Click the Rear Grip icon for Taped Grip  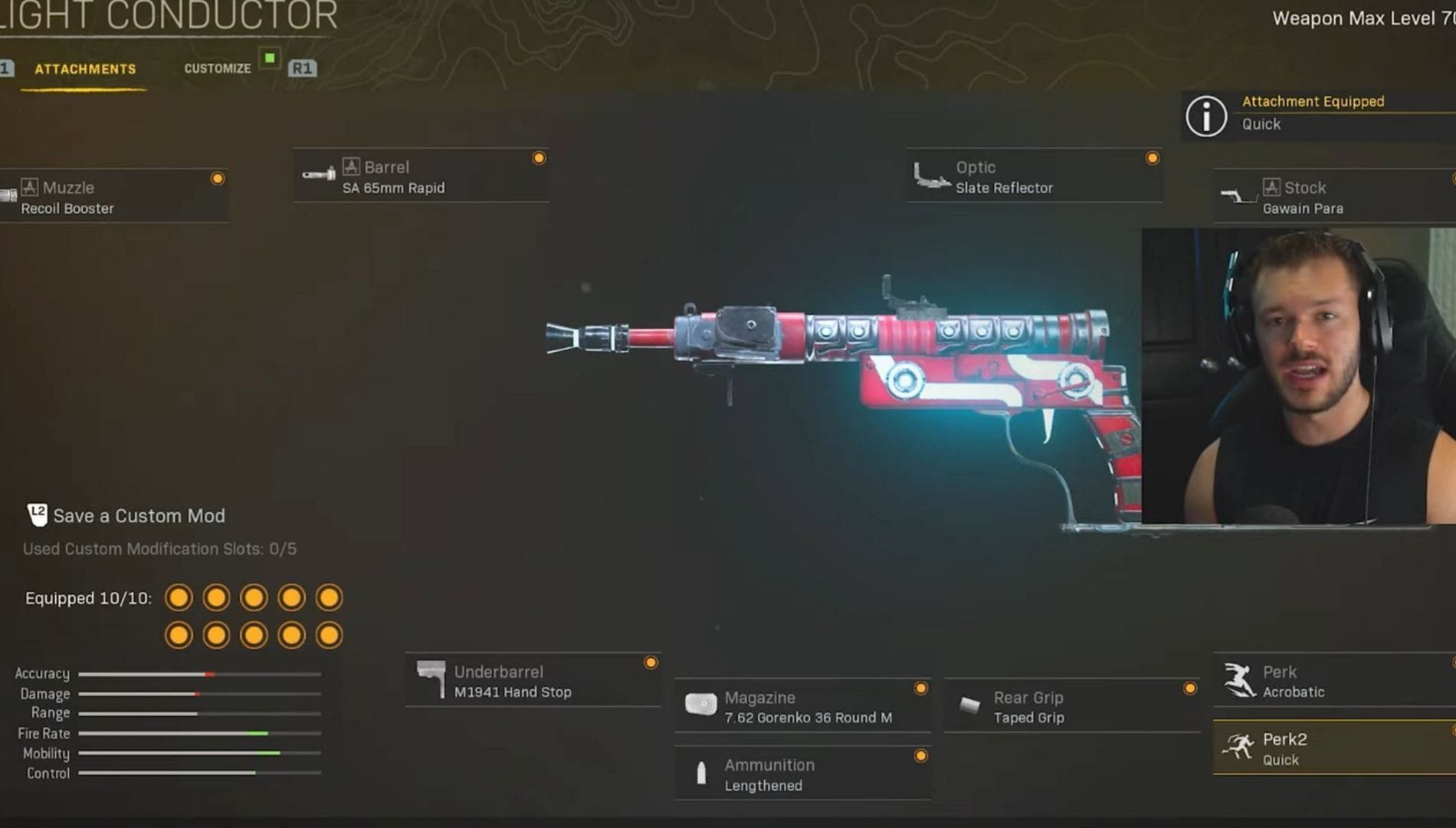pos(969,705)
